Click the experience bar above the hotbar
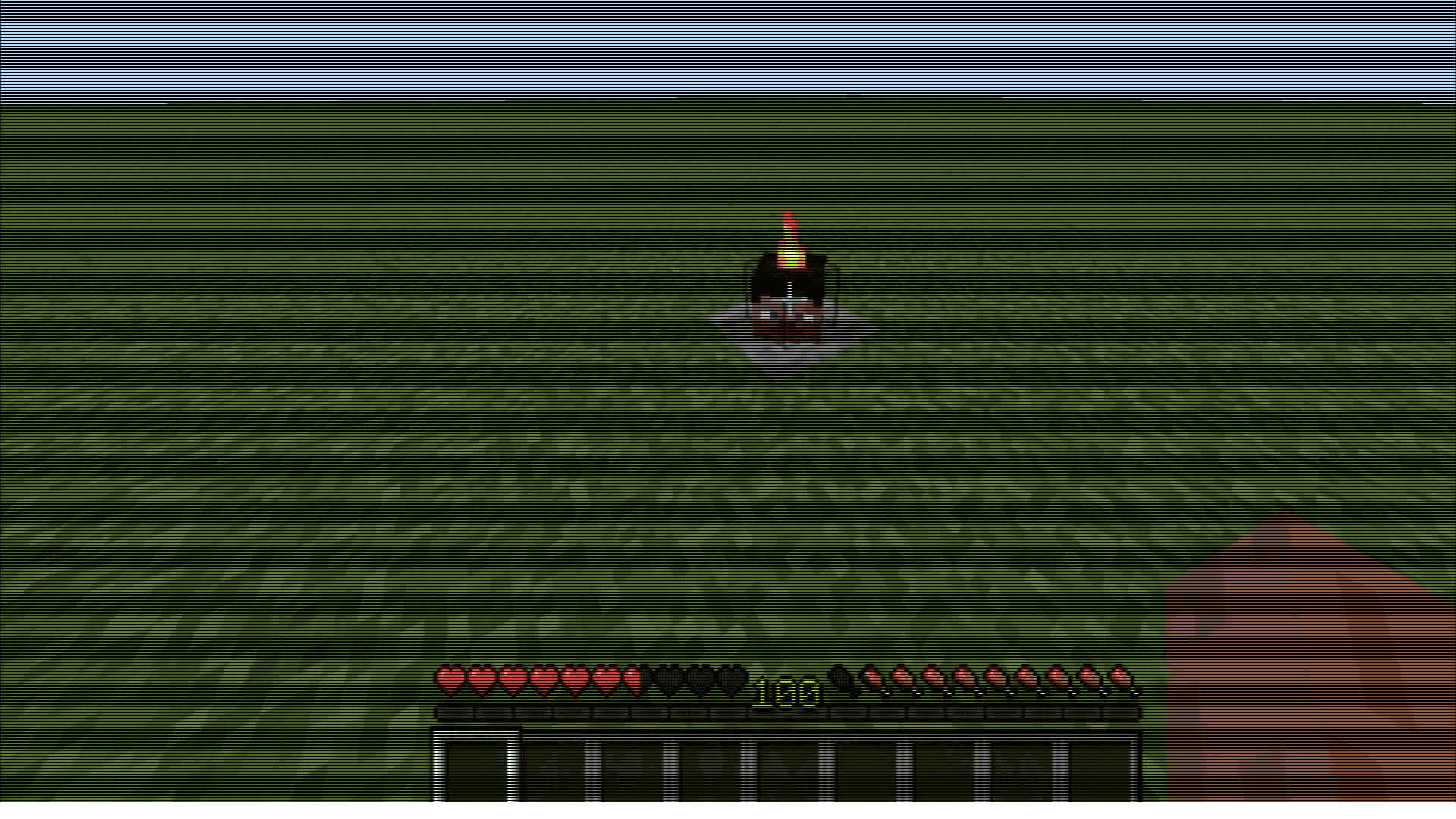1456x819 pixels. point(785,711)
